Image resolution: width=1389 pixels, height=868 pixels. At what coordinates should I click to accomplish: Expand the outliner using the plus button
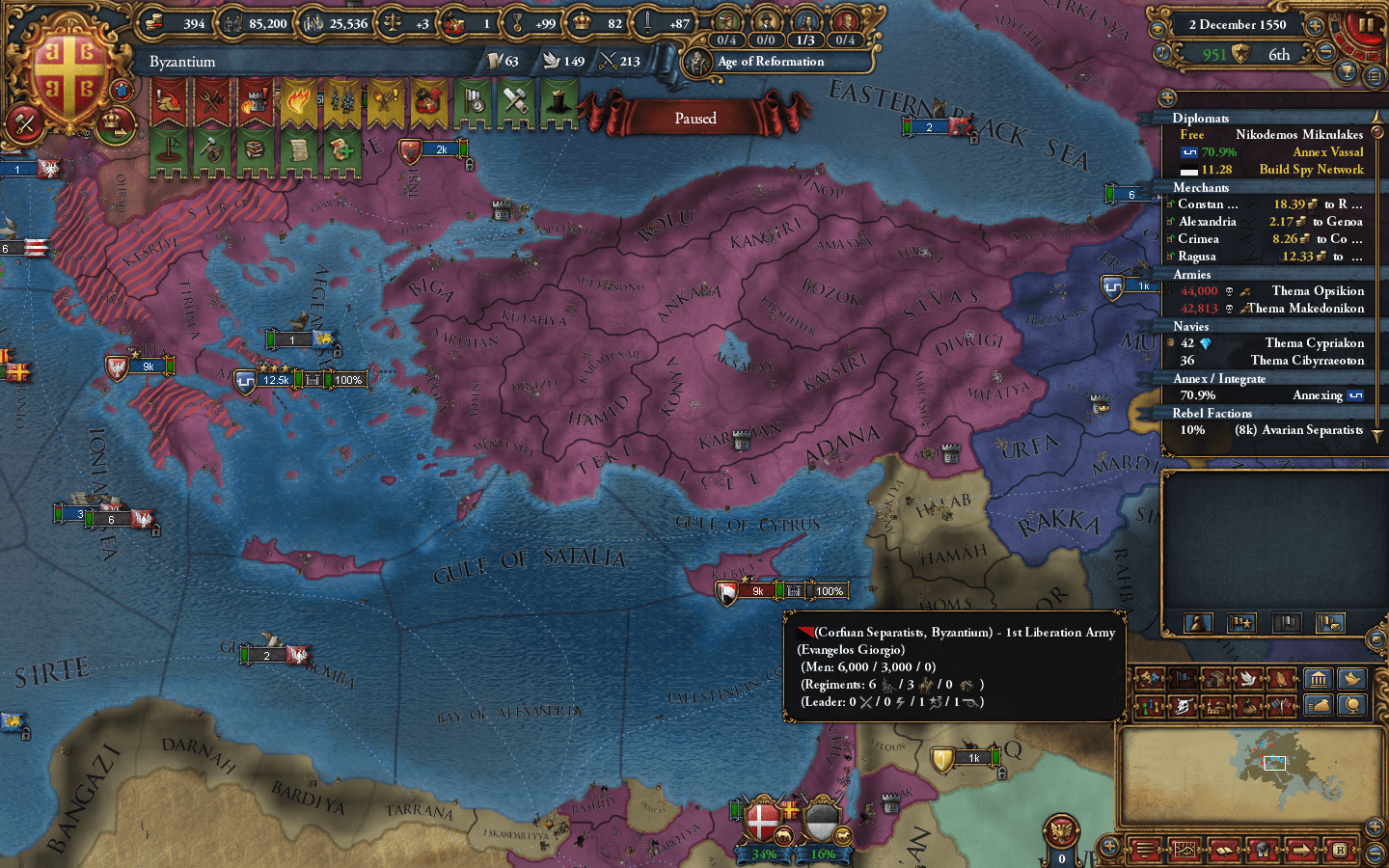pyautogui.click(x=1167, y=97)
